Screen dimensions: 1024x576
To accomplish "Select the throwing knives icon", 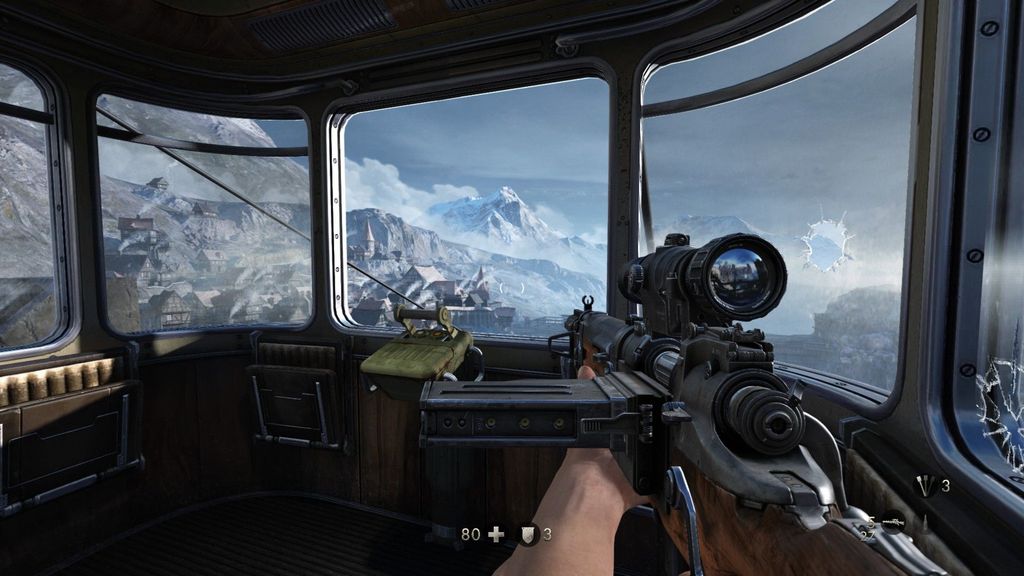I will (x=926, y=486).
